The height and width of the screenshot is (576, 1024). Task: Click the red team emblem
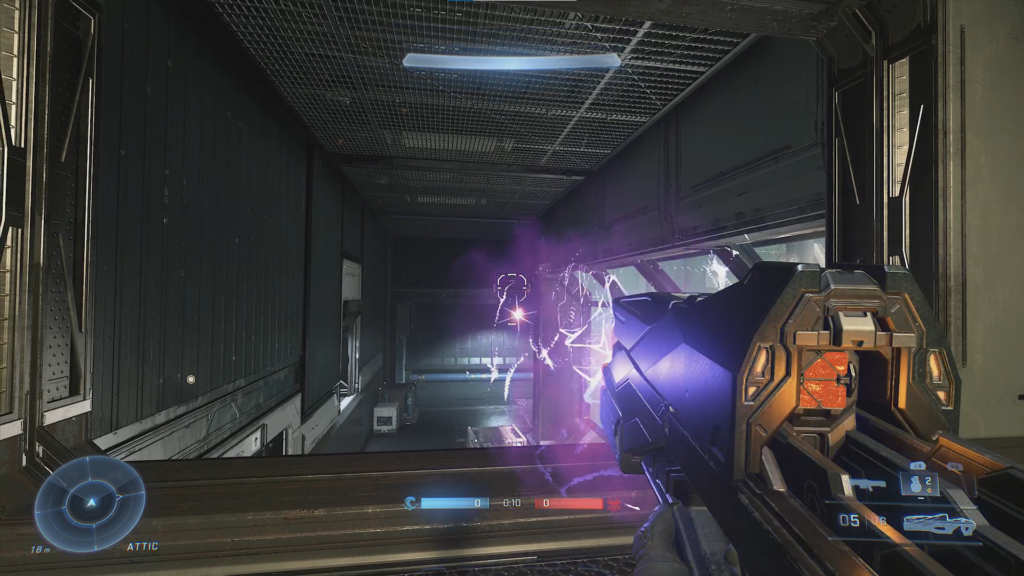615,503
